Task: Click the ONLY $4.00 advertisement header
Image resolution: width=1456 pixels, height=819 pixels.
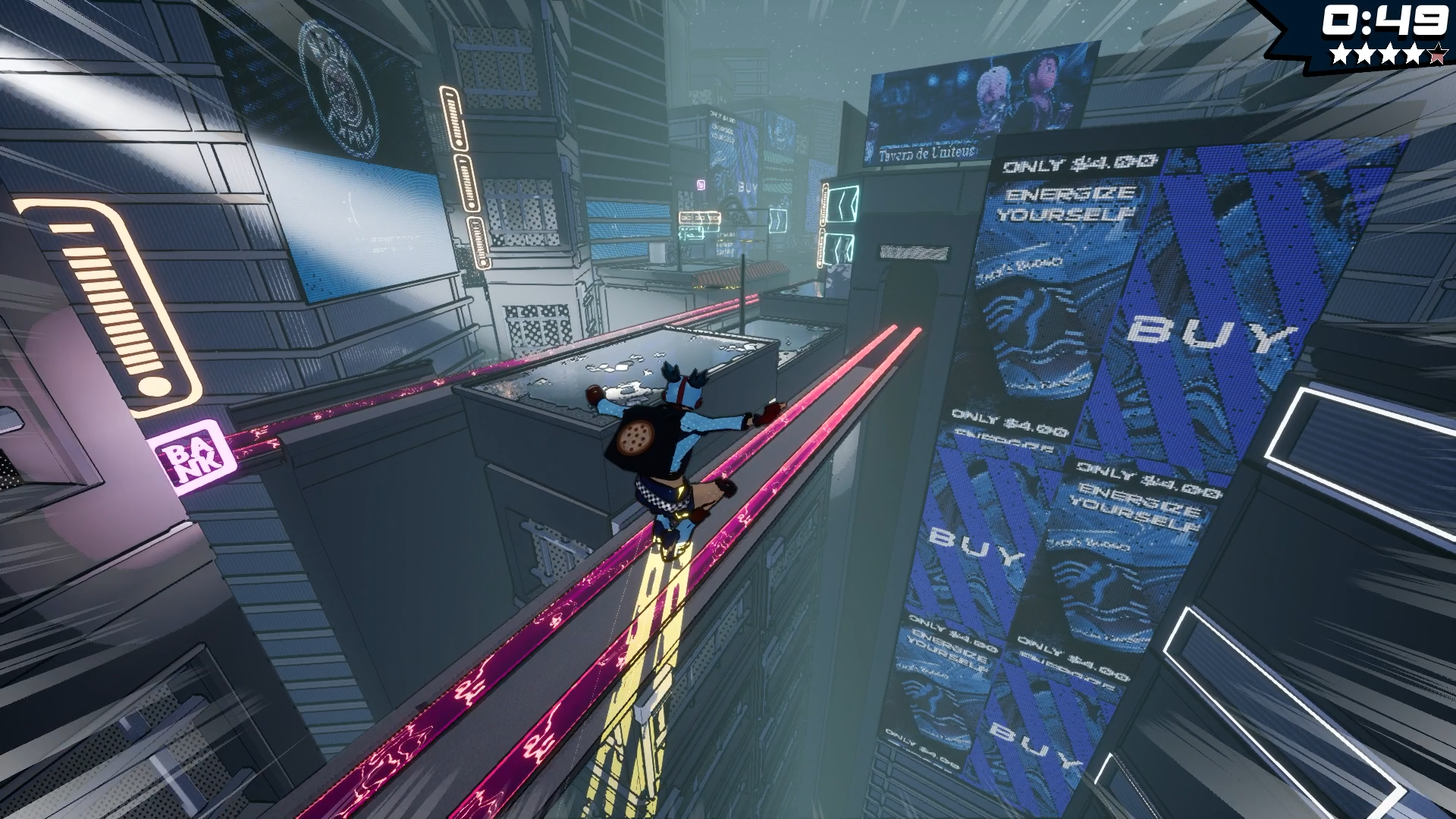Action: 1077,163
